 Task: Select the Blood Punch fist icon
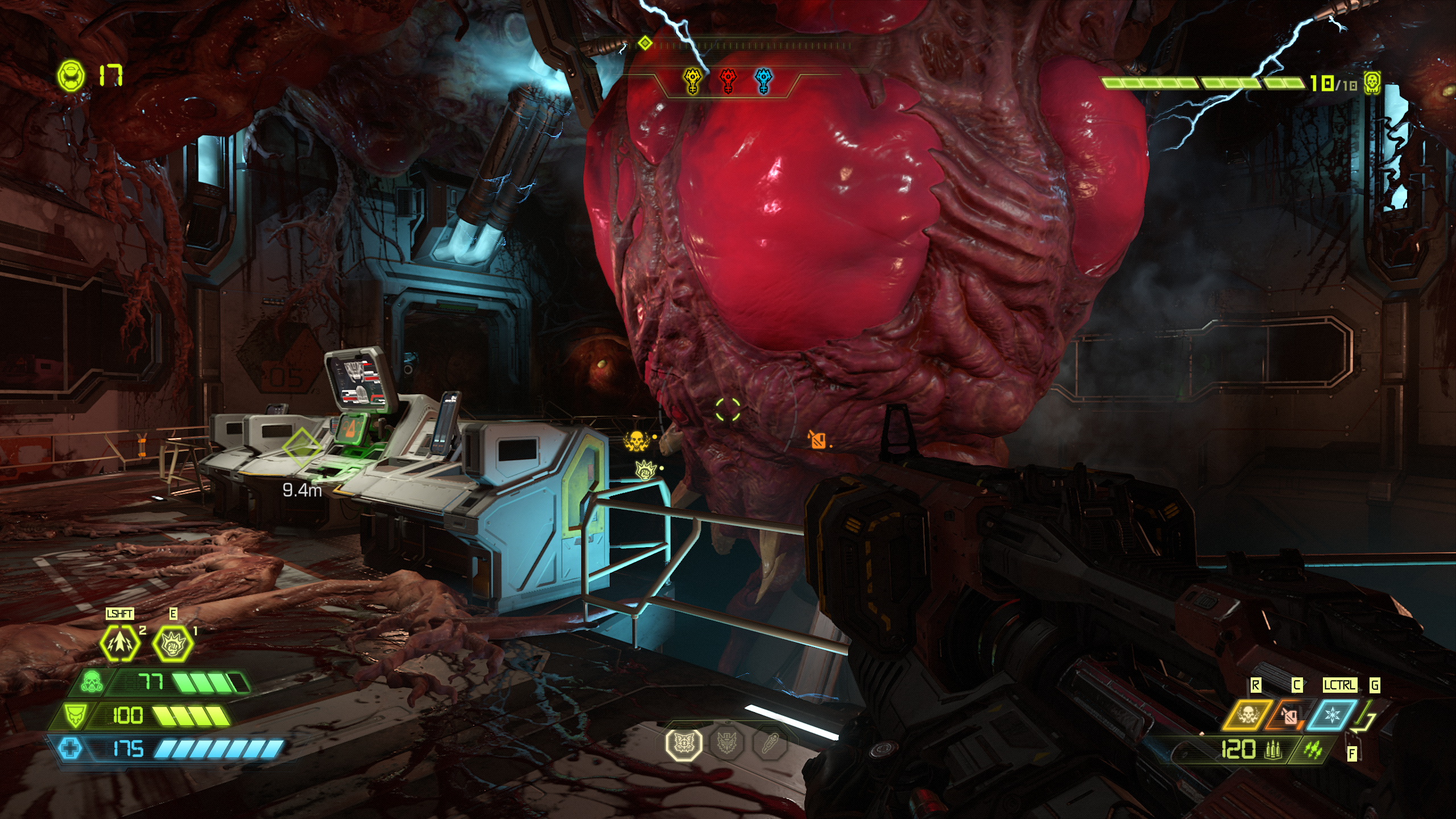tap(173, 643)
